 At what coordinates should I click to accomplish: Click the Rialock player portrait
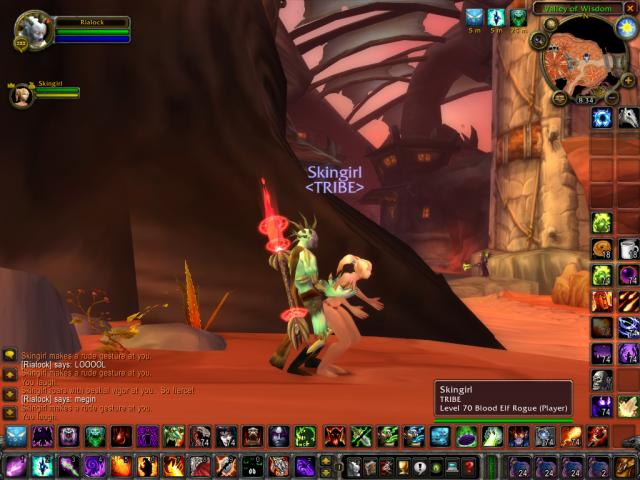(x=32, y=28)
